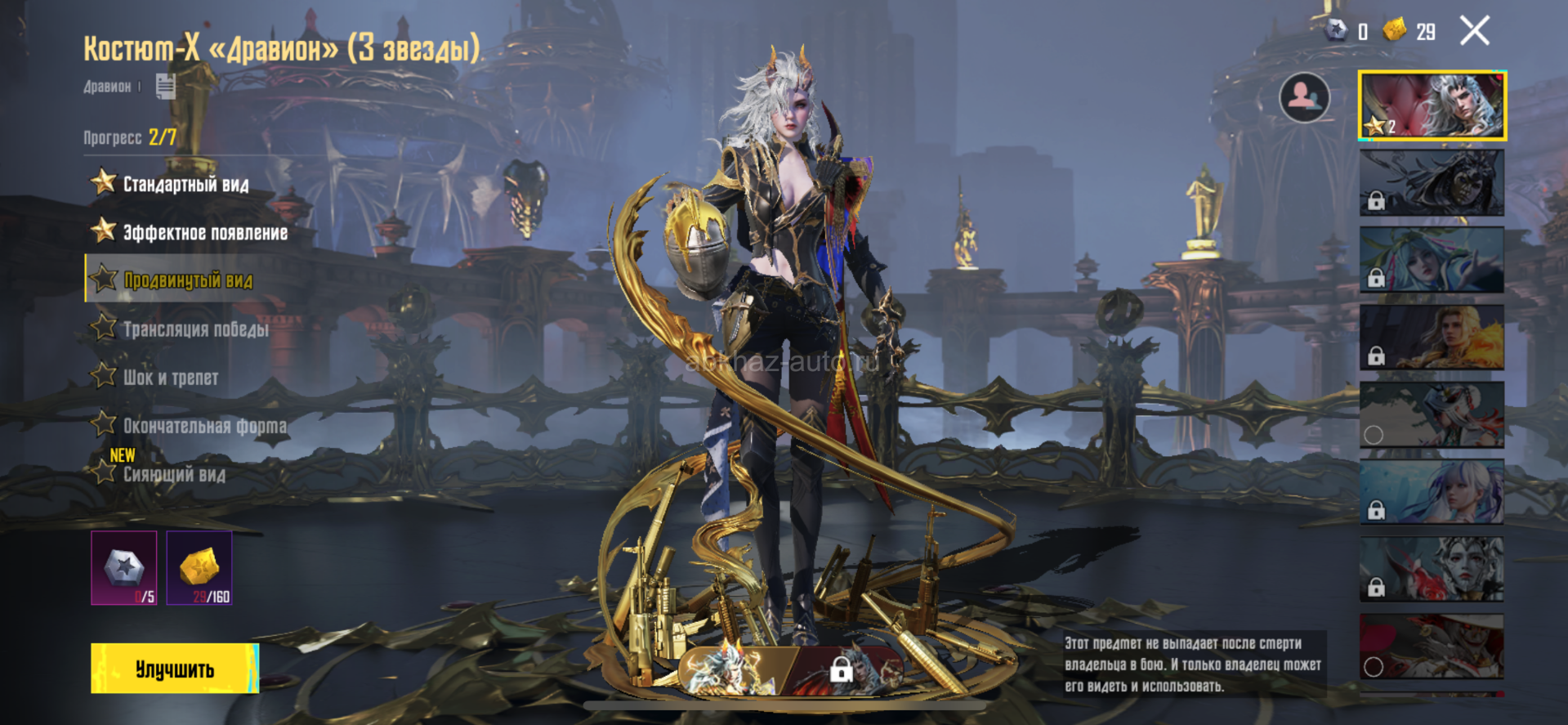This screenshot has width=1568, height=725.
Task: Choose the locked dark masked suit thumbnail
Action: 1432,183
